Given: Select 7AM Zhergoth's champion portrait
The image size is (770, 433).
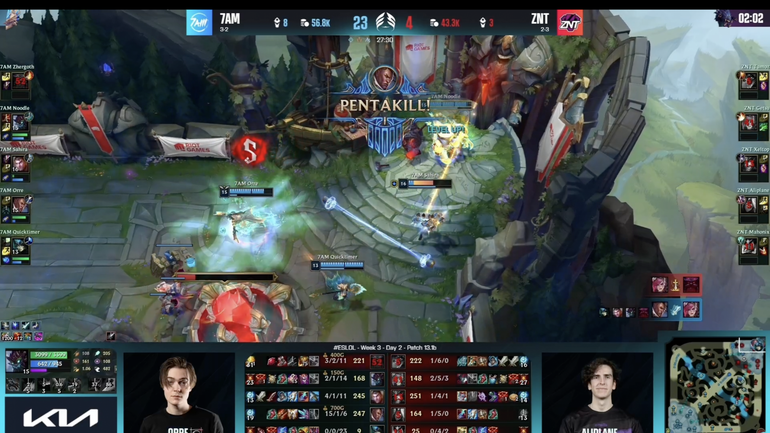Looking at the screenshot, I should click(x=21, y=83).
